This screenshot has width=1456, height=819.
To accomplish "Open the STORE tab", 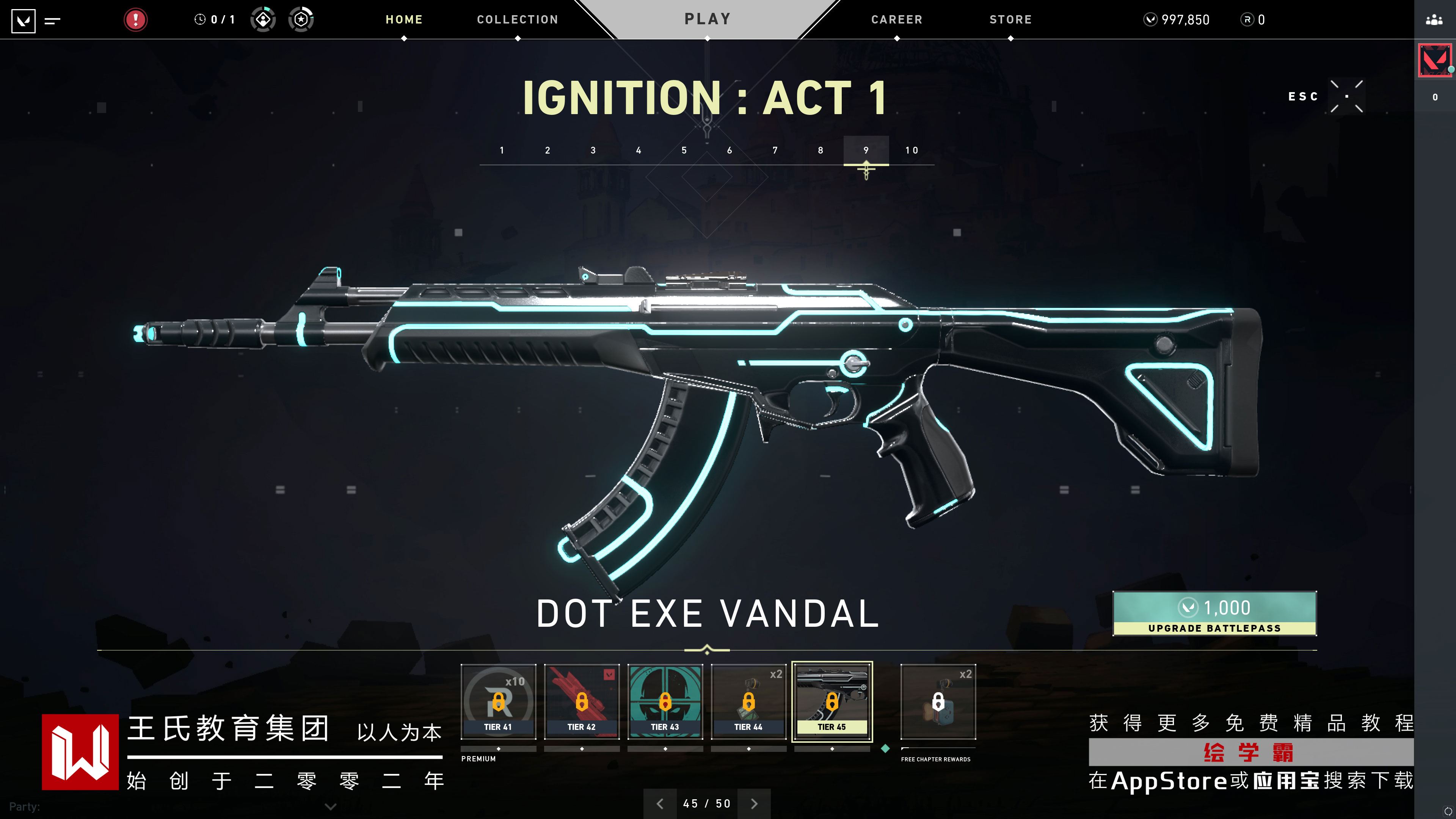I will 1010,20.
